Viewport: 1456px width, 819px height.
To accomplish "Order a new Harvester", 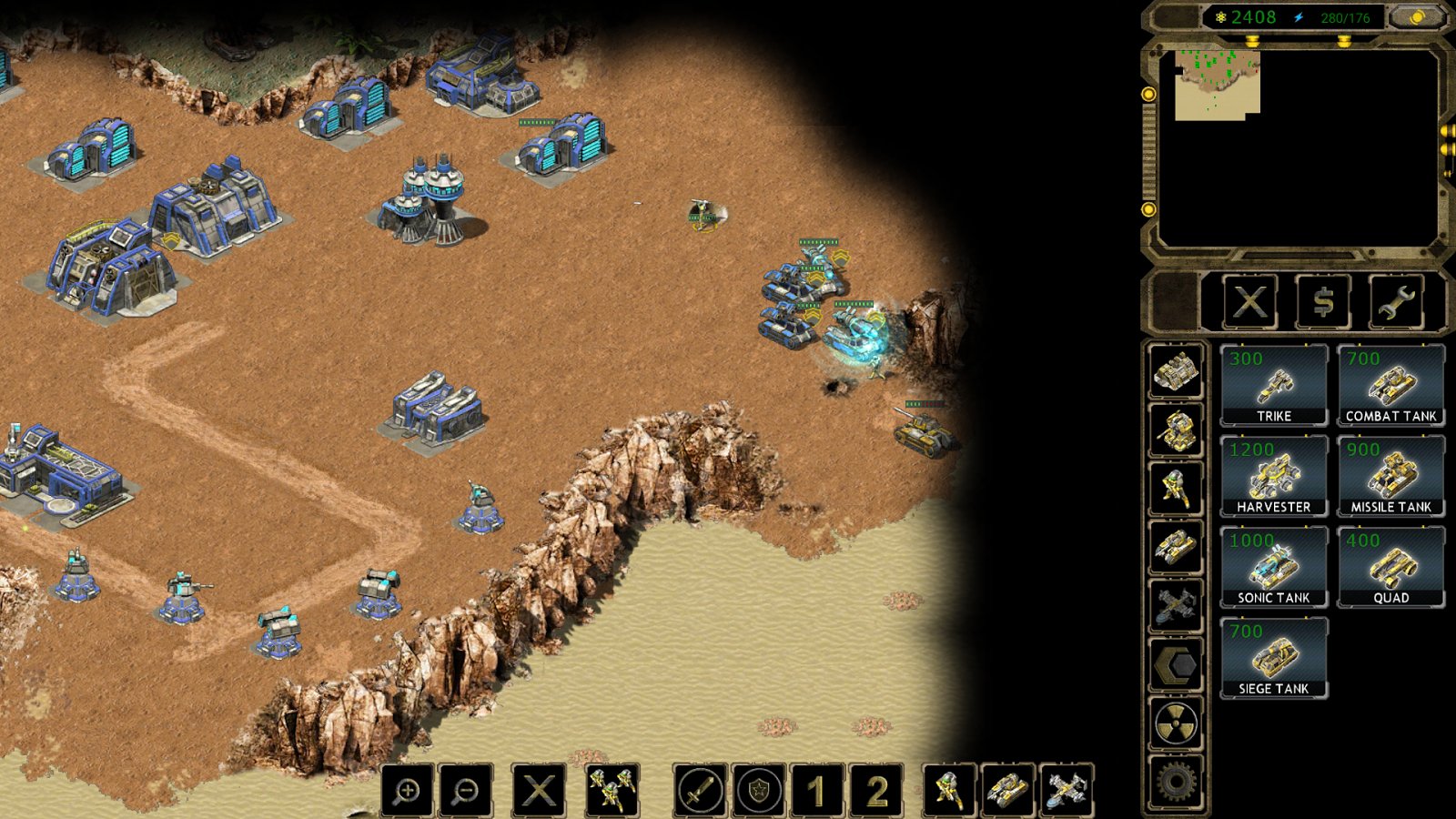I will pos(1273,477).
